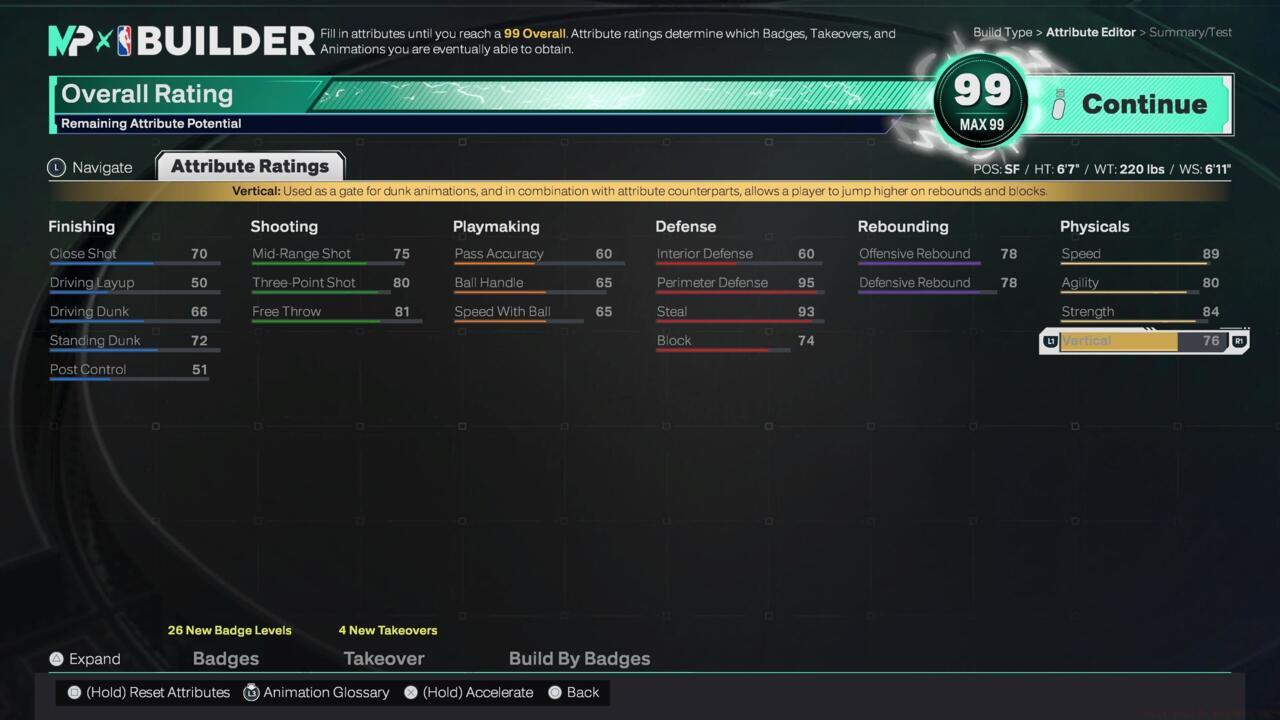Click the circle icon beside Back
The image size is (1280, 720).
[554, 692]
